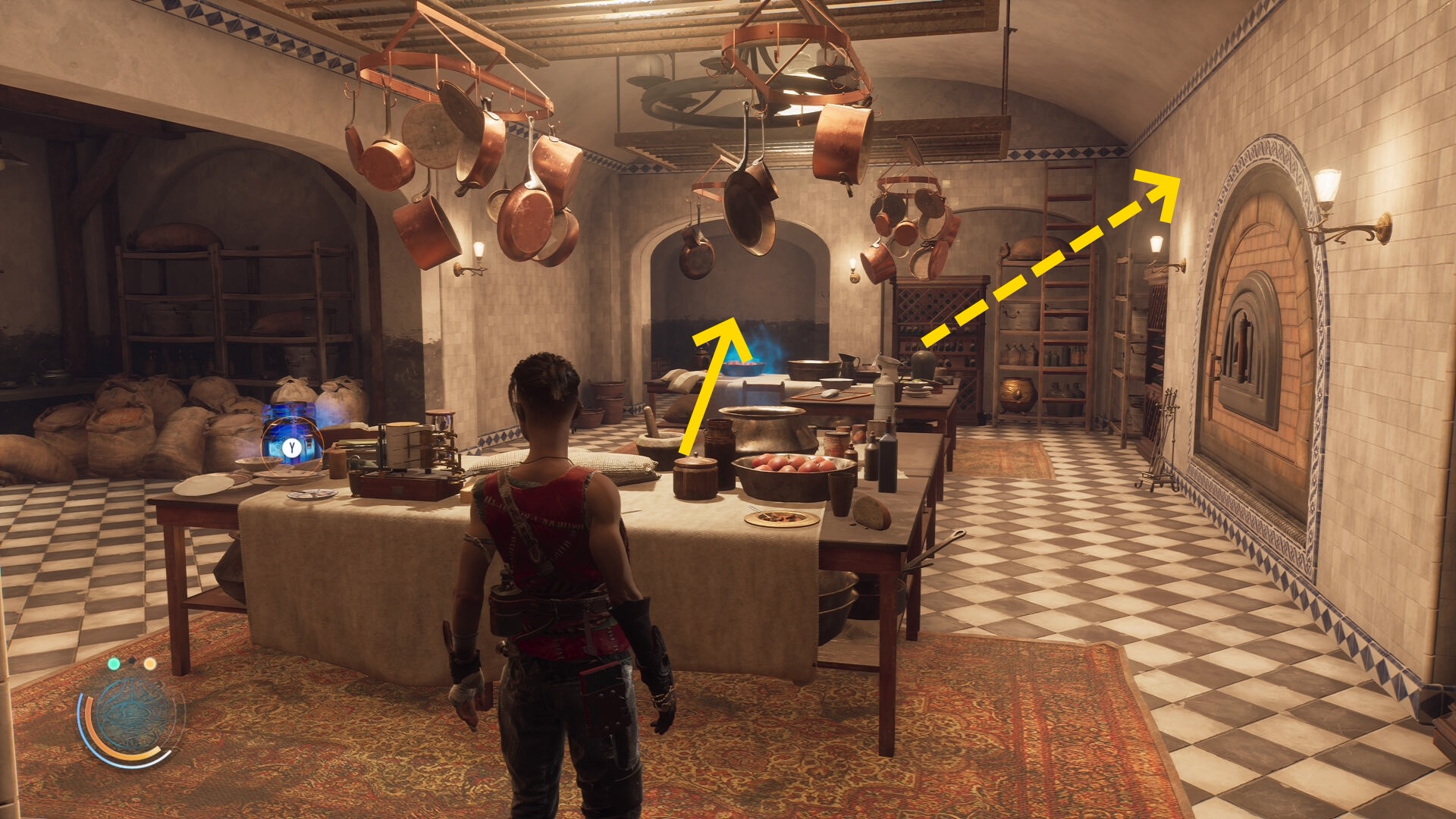
Task: Click the circular teal emblem HUD icon
Action: (x=132, y=717)
